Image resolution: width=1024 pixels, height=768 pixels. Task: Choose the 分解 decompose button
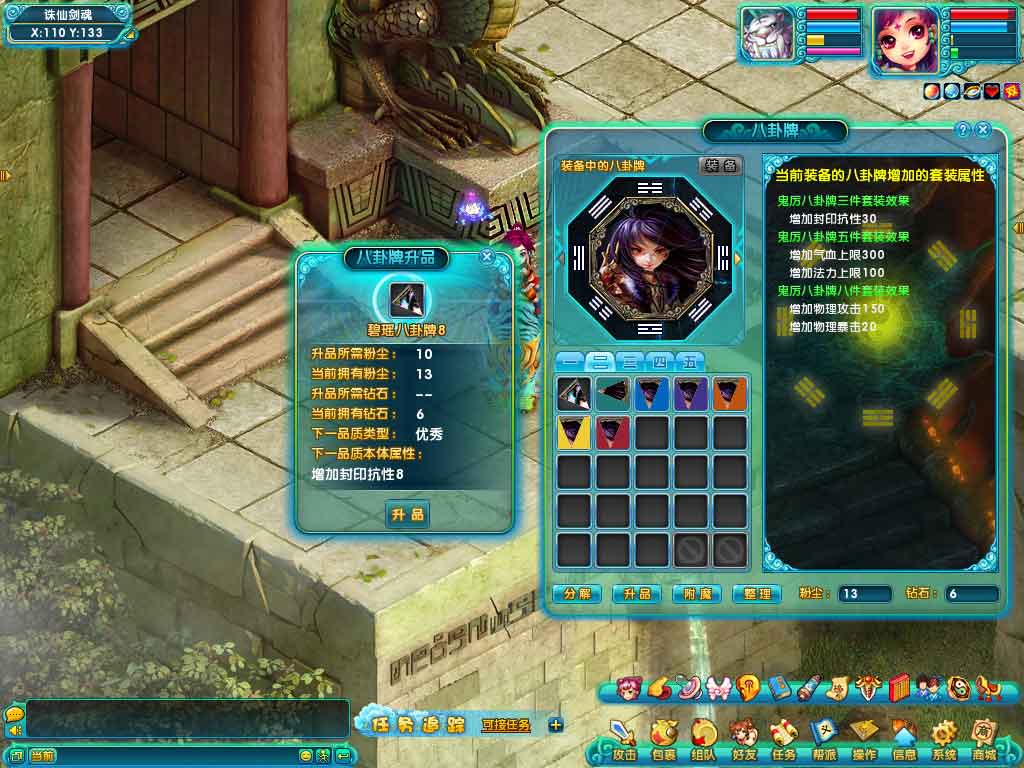click(x=577, y=593)
